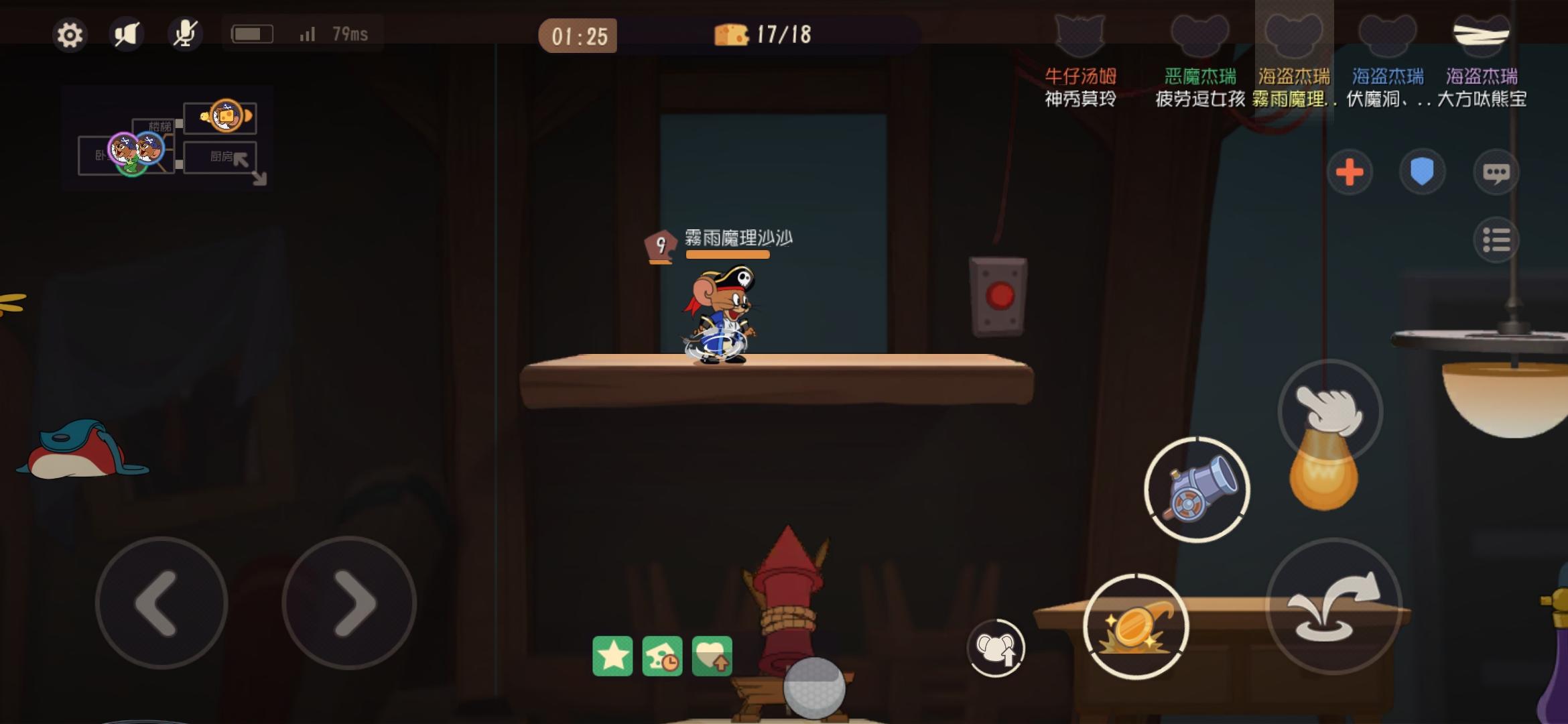The image size is (1568, 724).
Task: Toggle the voice speaker setting
Action: coord(127,33)
